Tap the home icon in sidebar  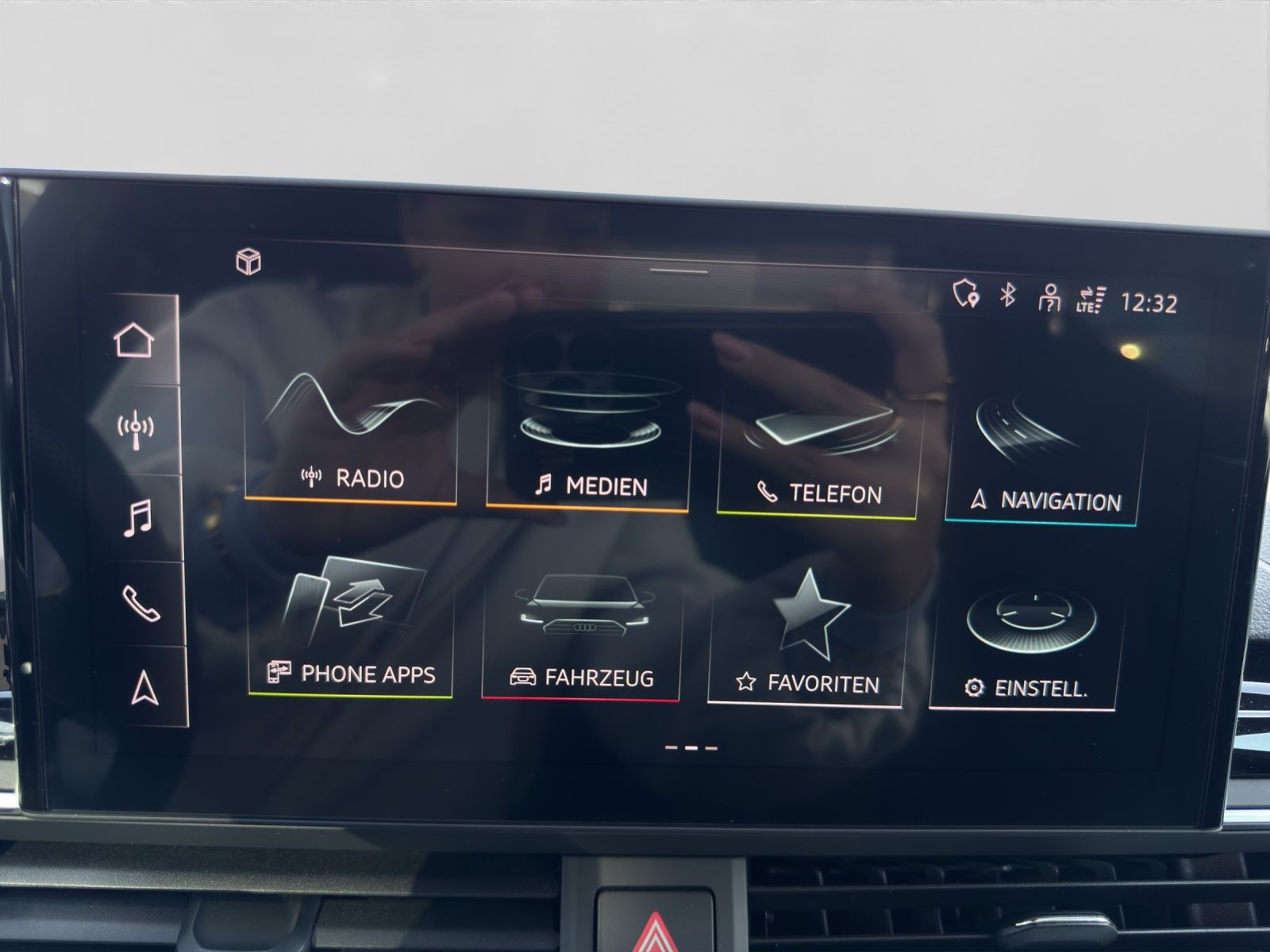[133, 340]
